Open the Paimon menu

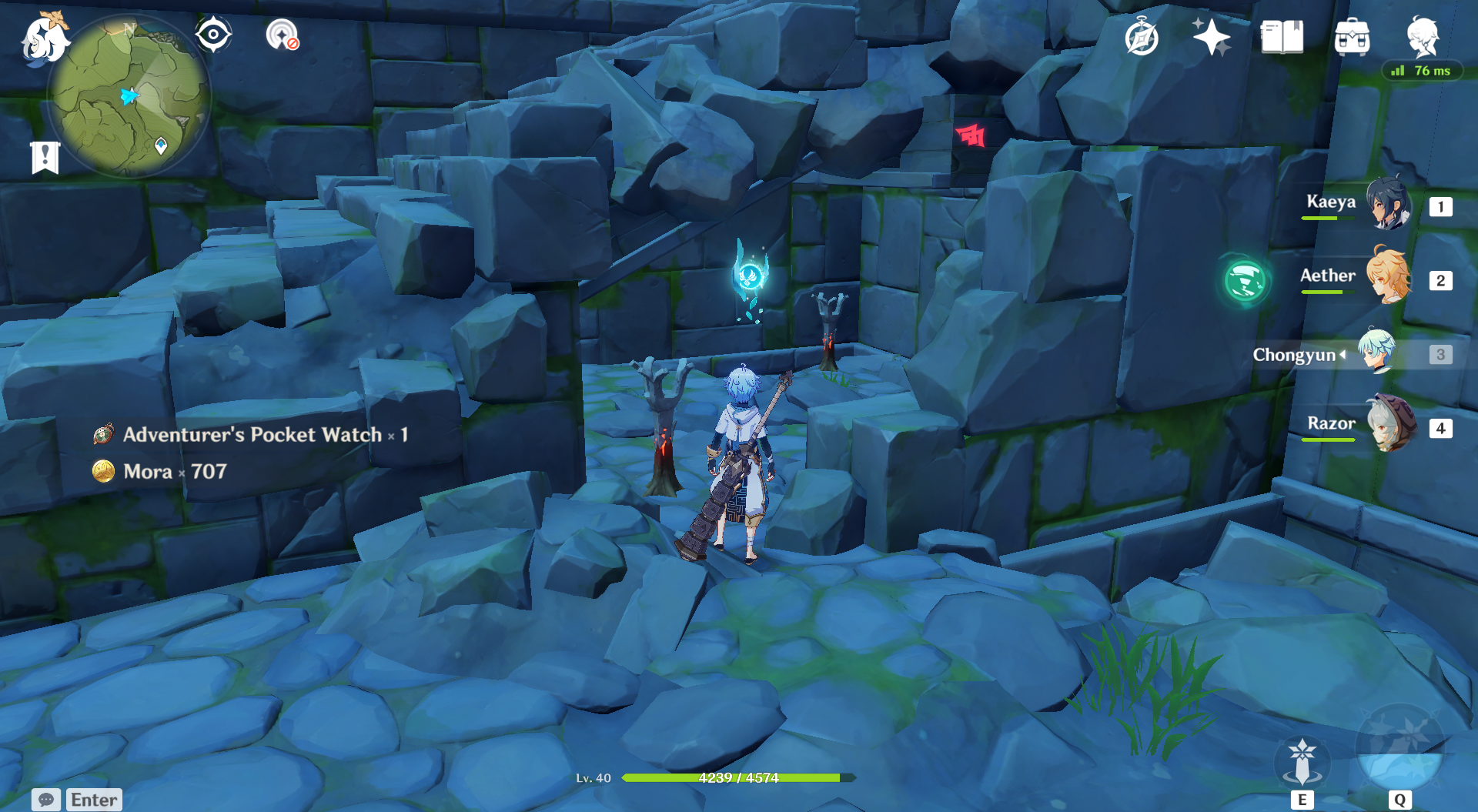point(44,38)
